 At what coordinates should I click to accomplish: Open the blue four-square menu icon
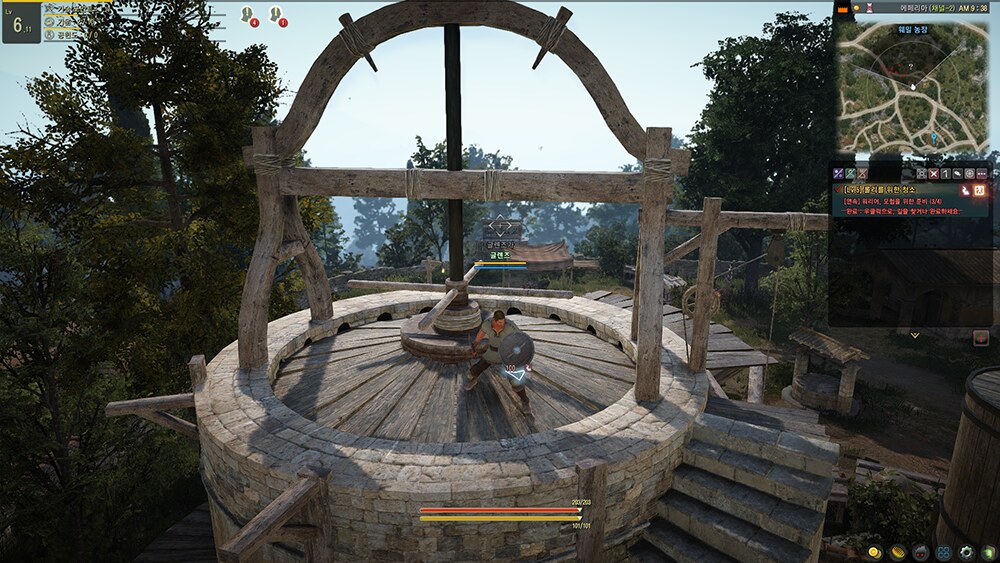pyautogui.click(x=942, y=552)
